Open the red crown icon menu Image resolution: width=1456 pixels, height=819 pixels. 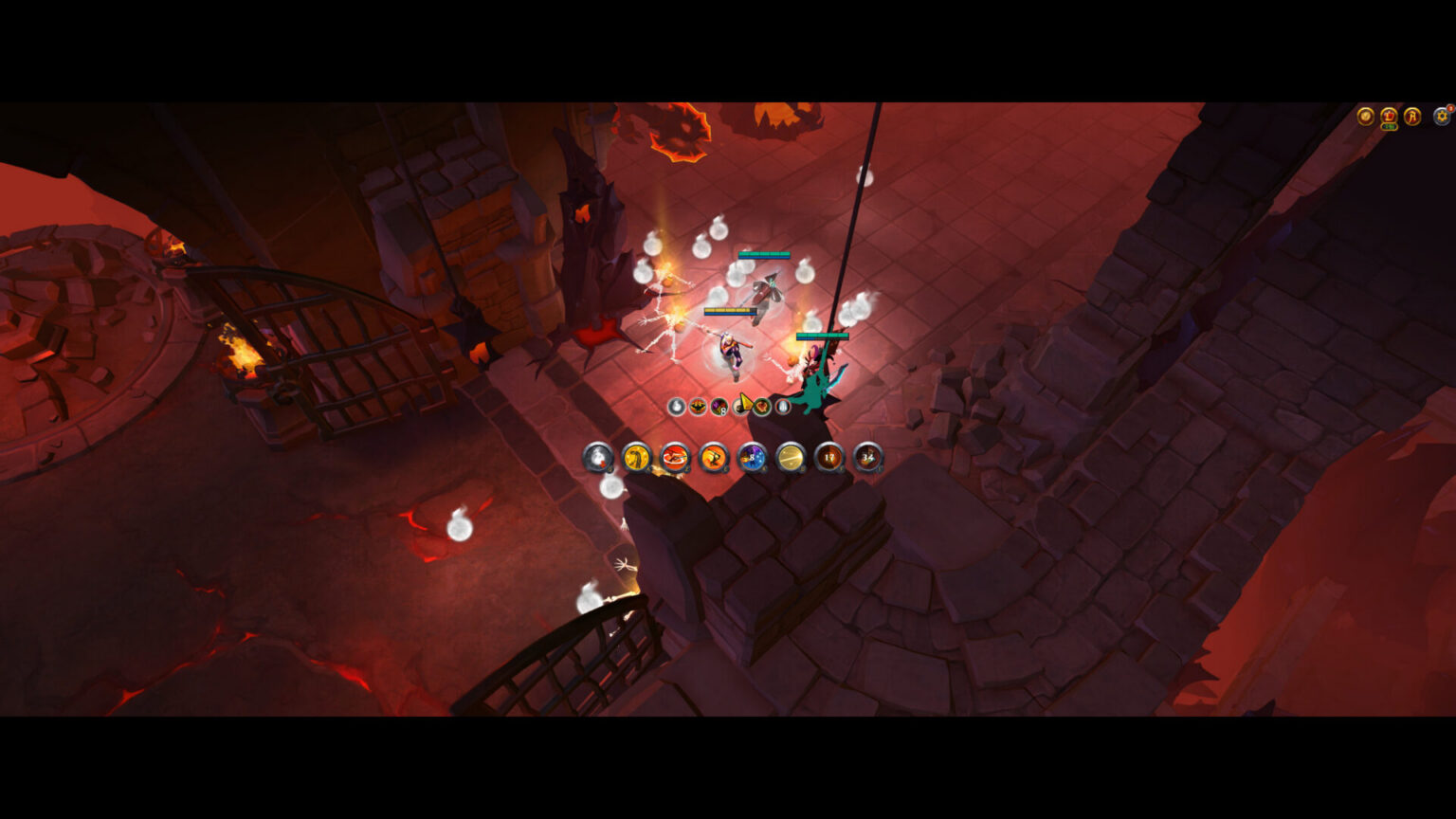1389,116
